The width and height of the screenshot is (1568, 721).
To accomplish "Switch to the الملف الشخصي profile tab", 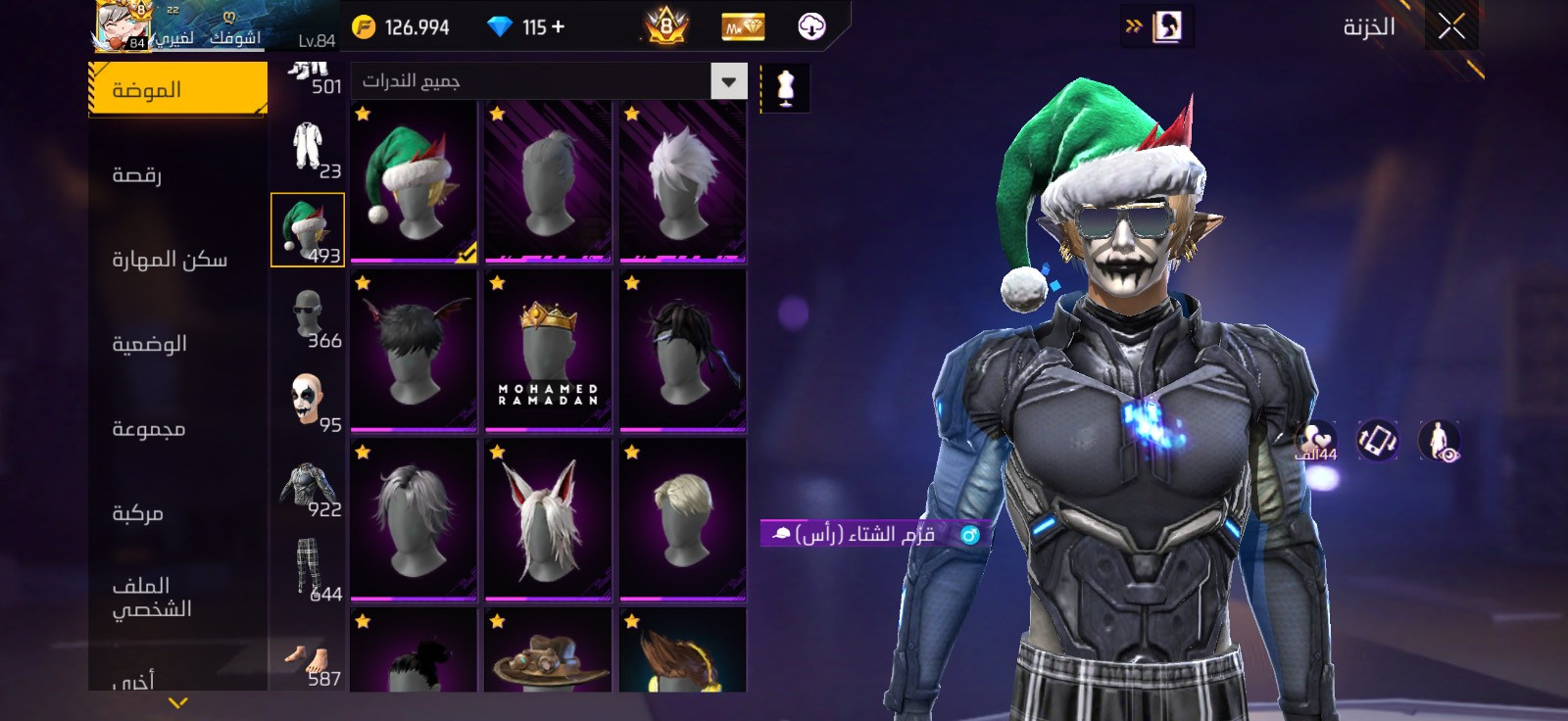I will tap(151, 597).
